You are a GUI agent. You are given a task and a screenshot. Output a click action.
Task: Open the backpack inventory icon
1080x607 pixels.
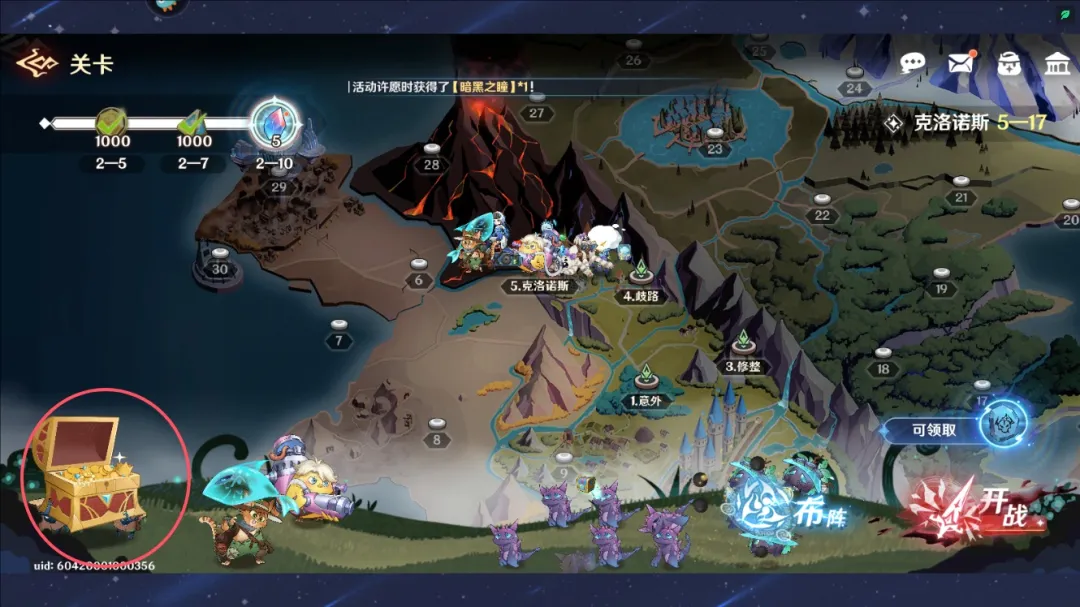[1008, 64]
